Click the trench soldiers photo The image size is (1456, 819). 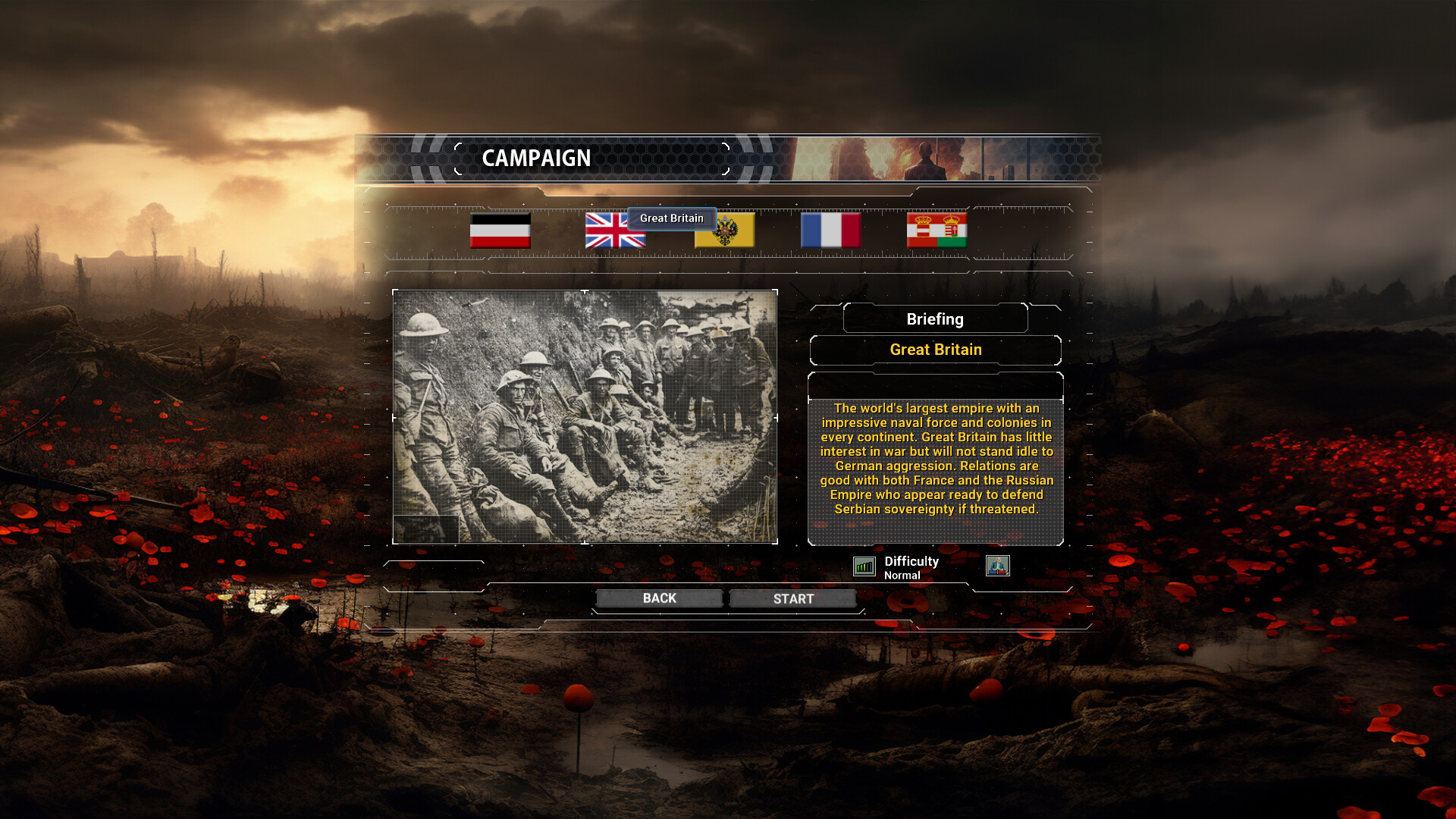pos(585,414)
